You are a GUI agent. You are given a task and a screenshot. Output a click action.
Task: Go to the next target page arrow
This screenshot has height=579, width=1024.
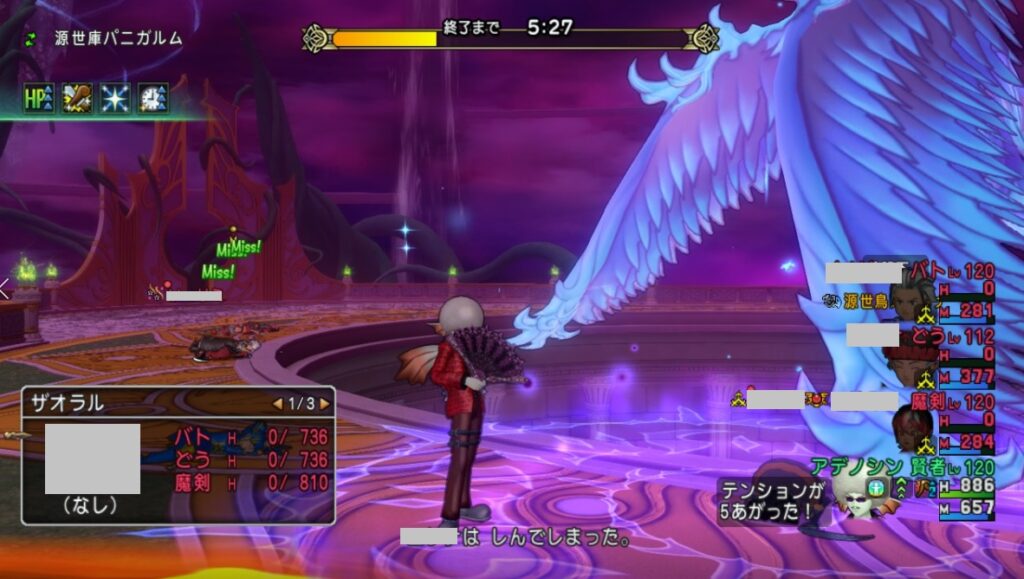click(x=324, y=404)
